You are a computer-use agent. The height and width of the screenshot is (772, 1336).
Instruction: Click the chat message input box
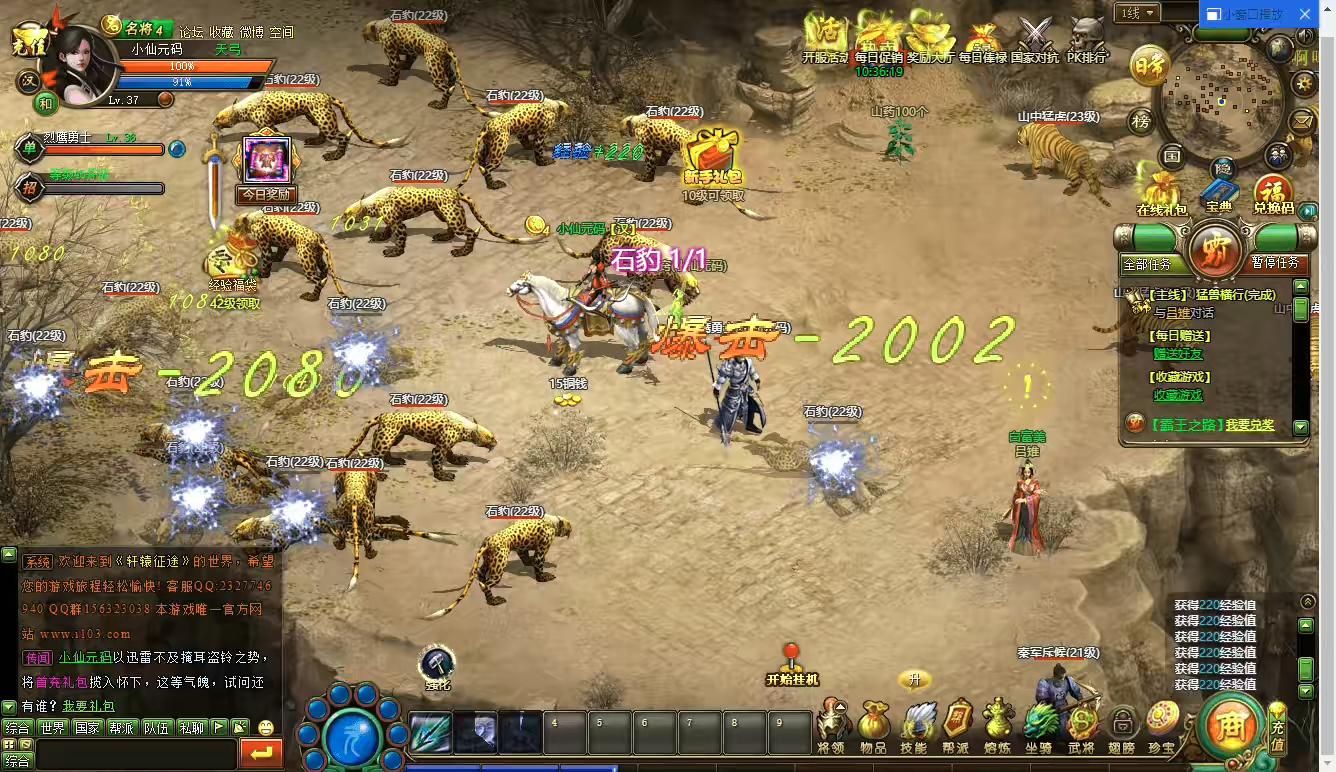136,754
